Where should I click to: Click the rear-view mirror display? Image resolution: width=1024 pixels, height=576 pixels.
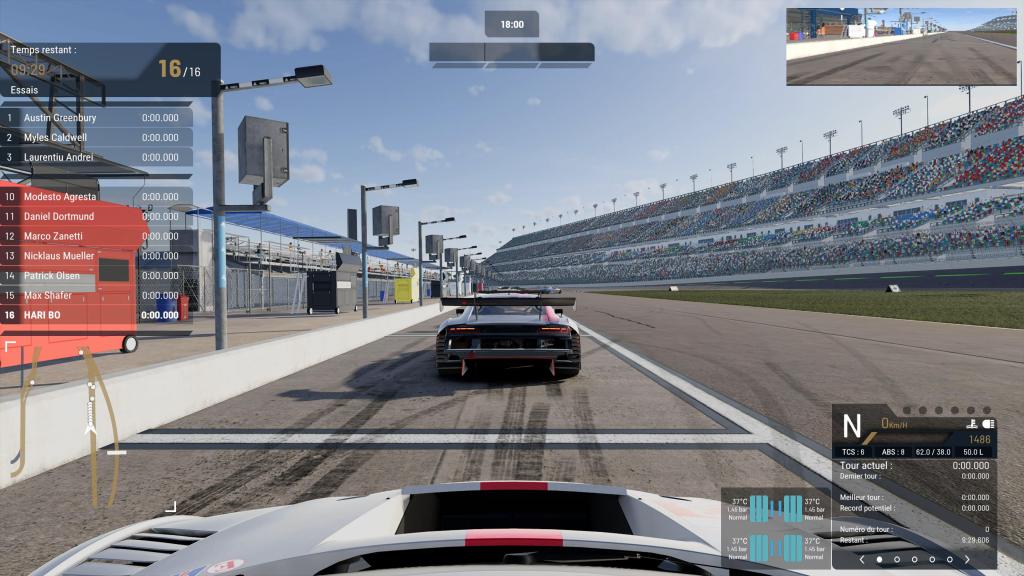[901, 46]
